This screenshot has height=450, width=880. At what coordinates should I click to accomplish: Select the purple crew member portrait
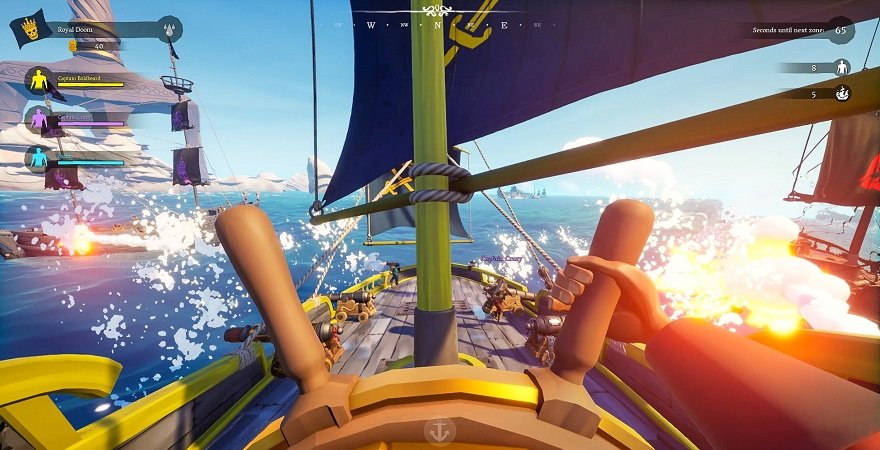point(38,120)
